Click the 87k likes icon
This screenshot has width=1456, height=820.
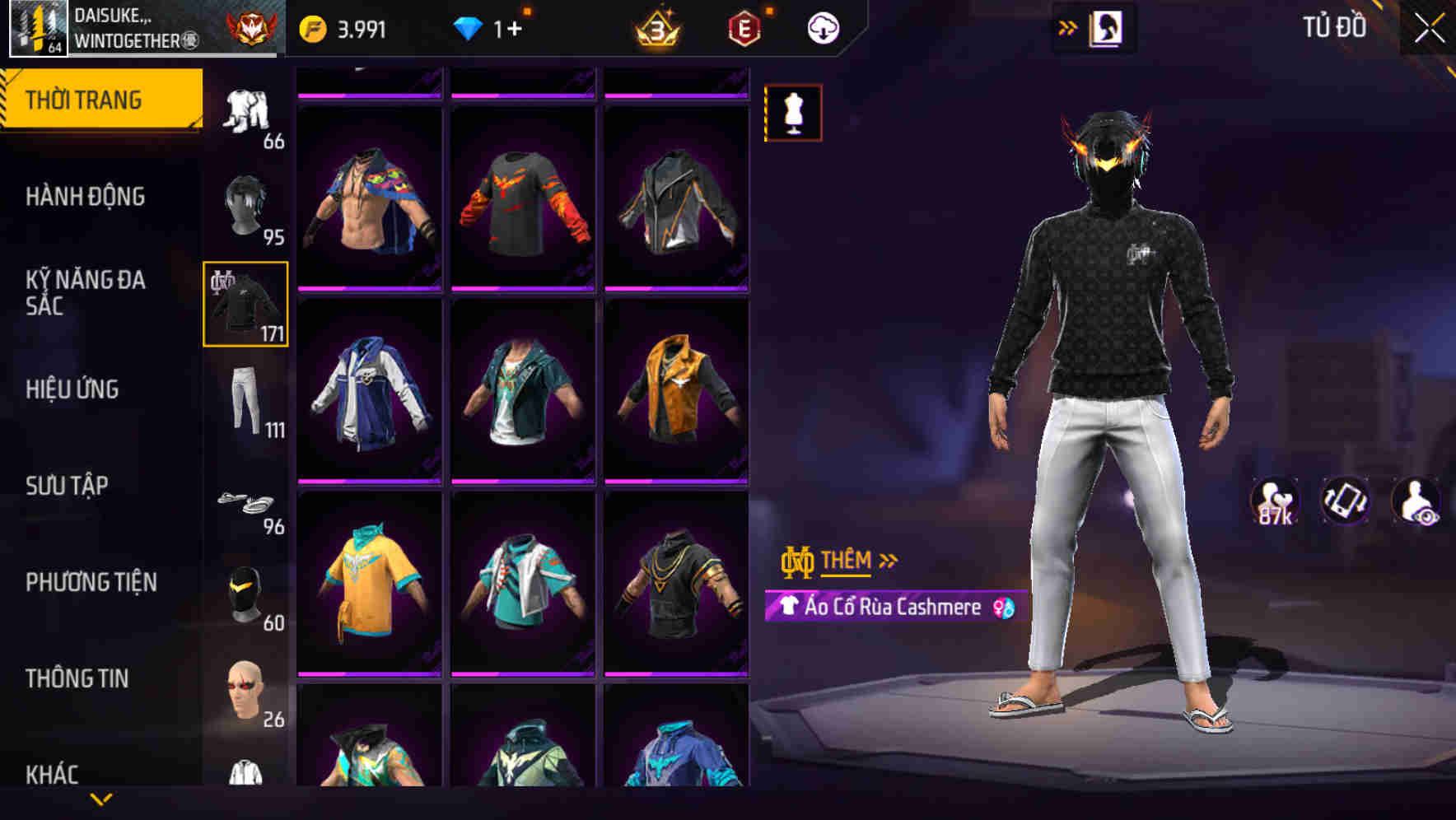(x=1276, y=501)
